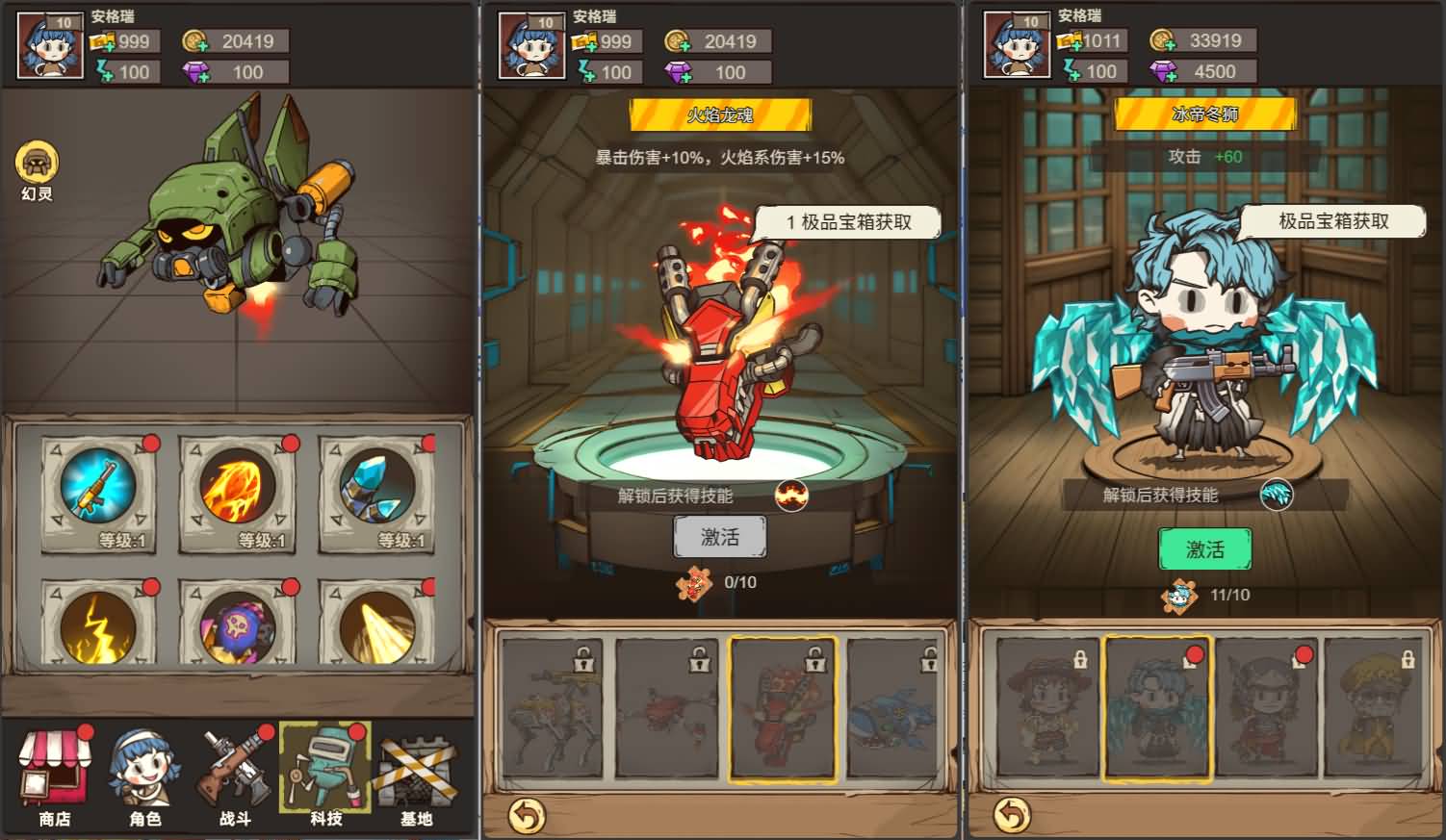Select the lightning skill icon
This screenshot has width=1446, height=840.
(x=97, y=627)
